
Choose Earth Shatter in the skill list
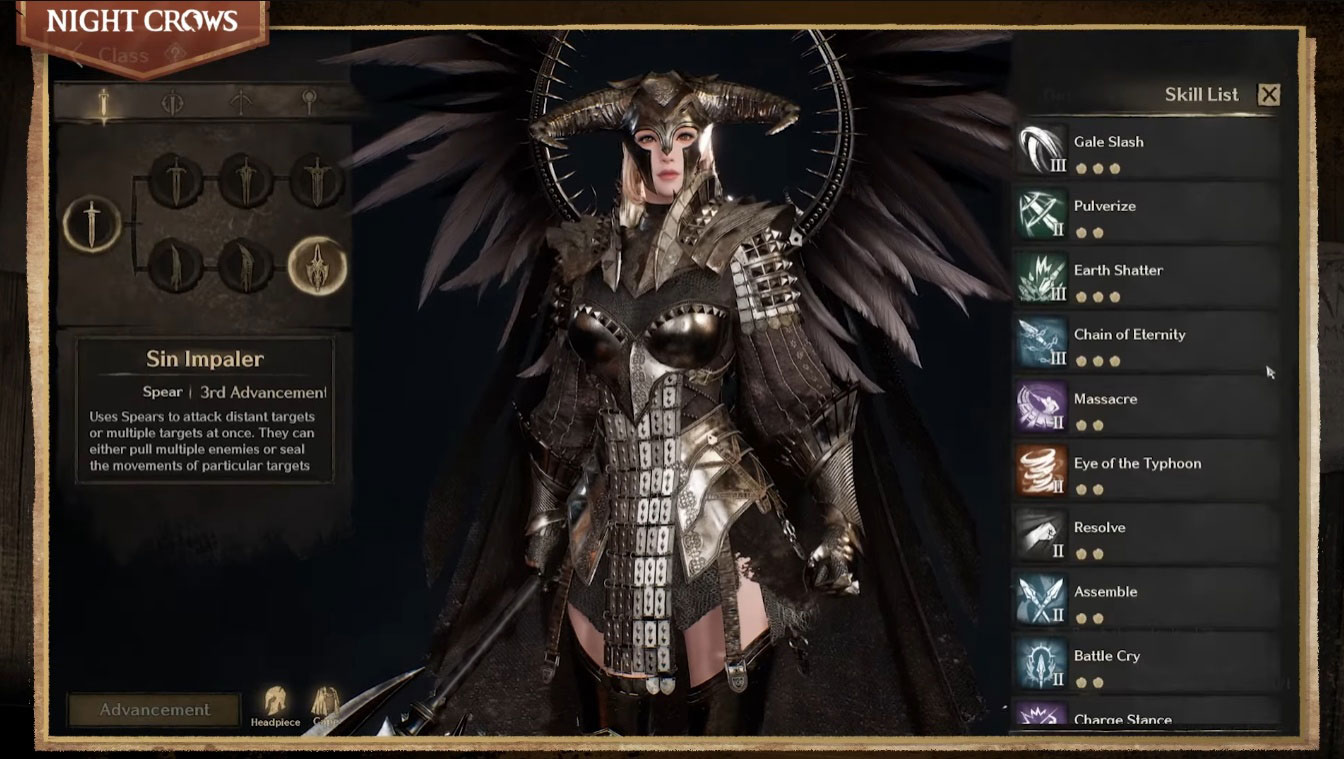coord(1146,278)
